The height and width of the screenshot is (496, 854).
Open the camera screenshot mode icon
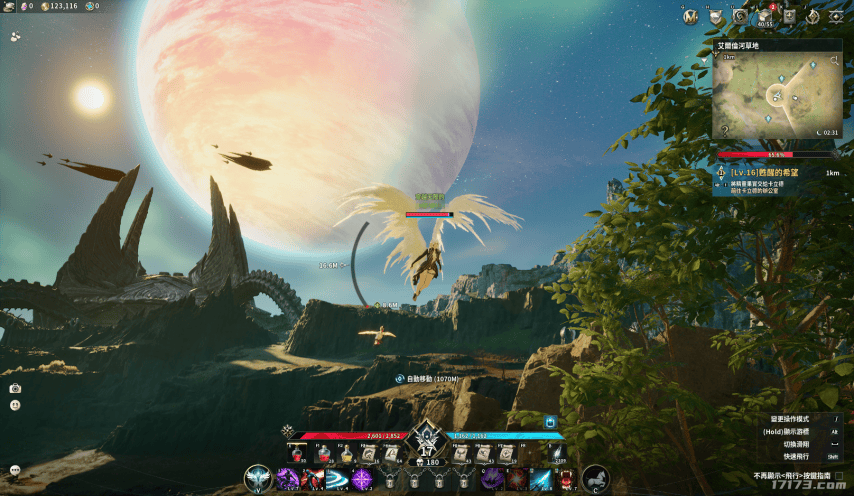15,388
